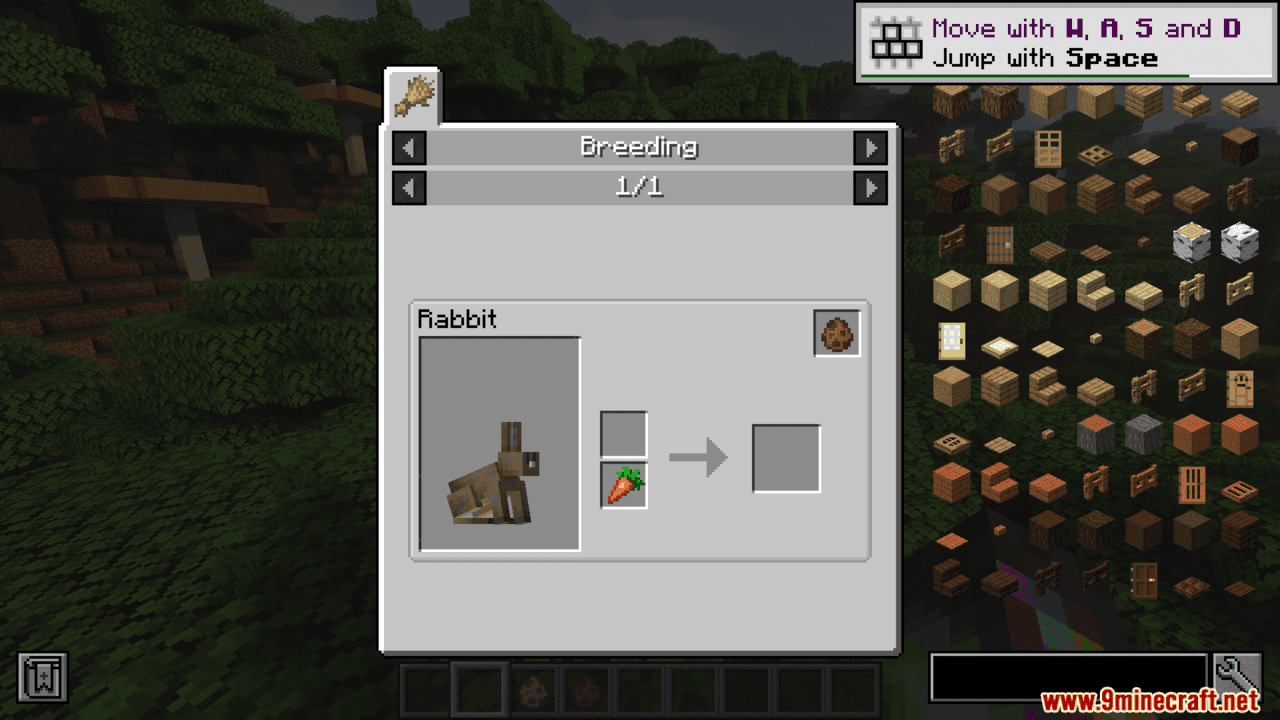Select the white birch door item
Screen dimensions: 1280x720
[951, 340]
